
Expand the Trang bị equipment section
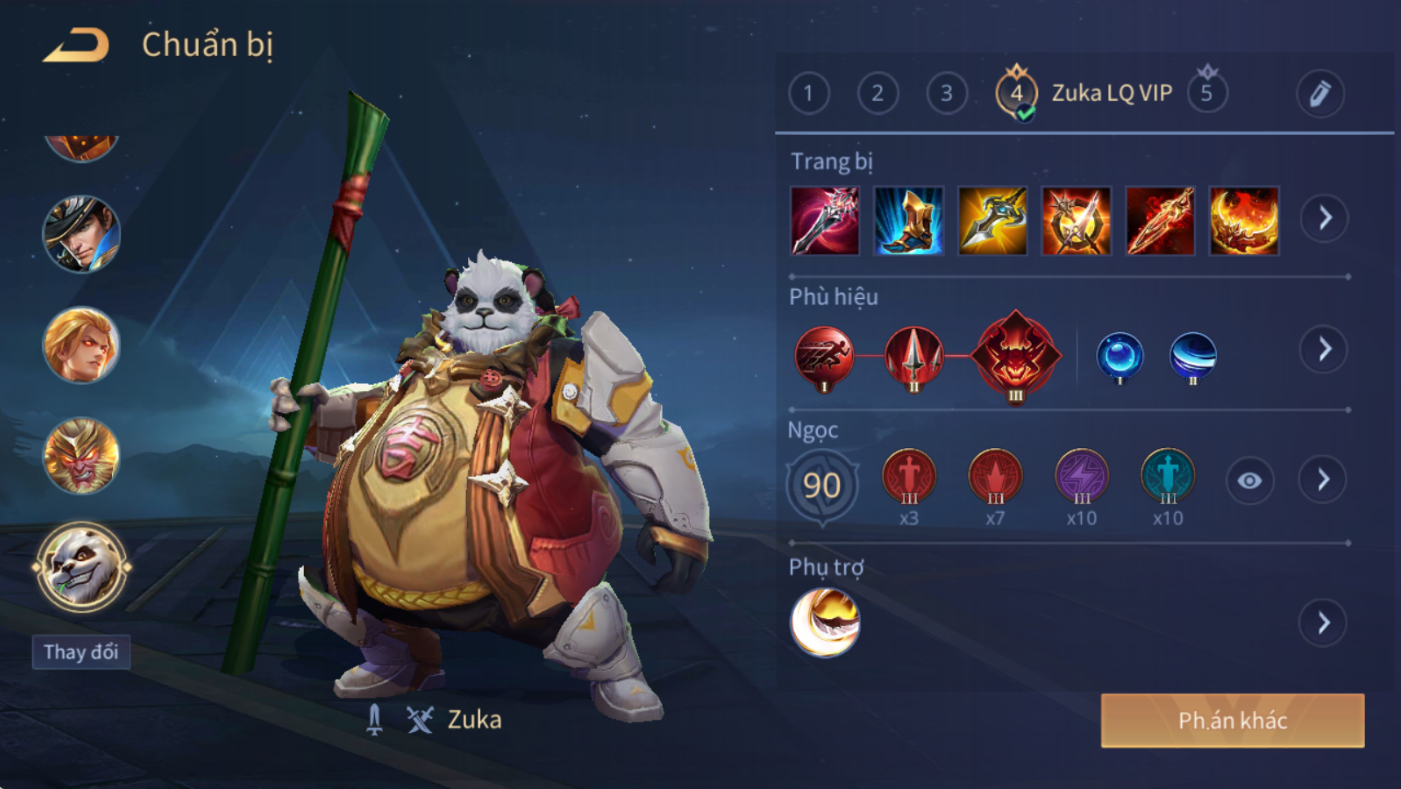coord(1324,218)
